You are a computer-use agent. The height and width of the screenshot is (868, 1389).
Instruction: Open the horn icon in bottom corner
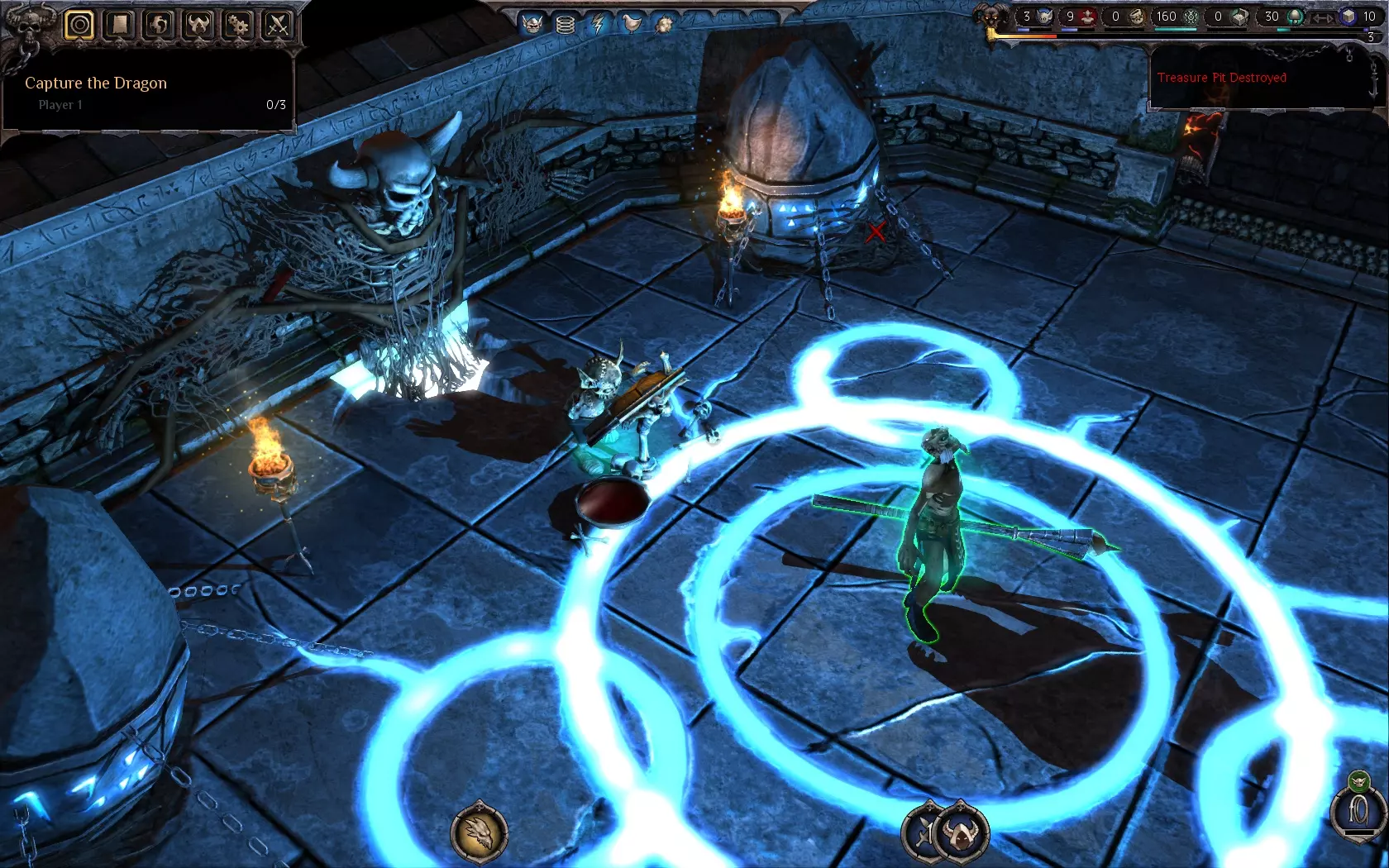(1358, 812)
